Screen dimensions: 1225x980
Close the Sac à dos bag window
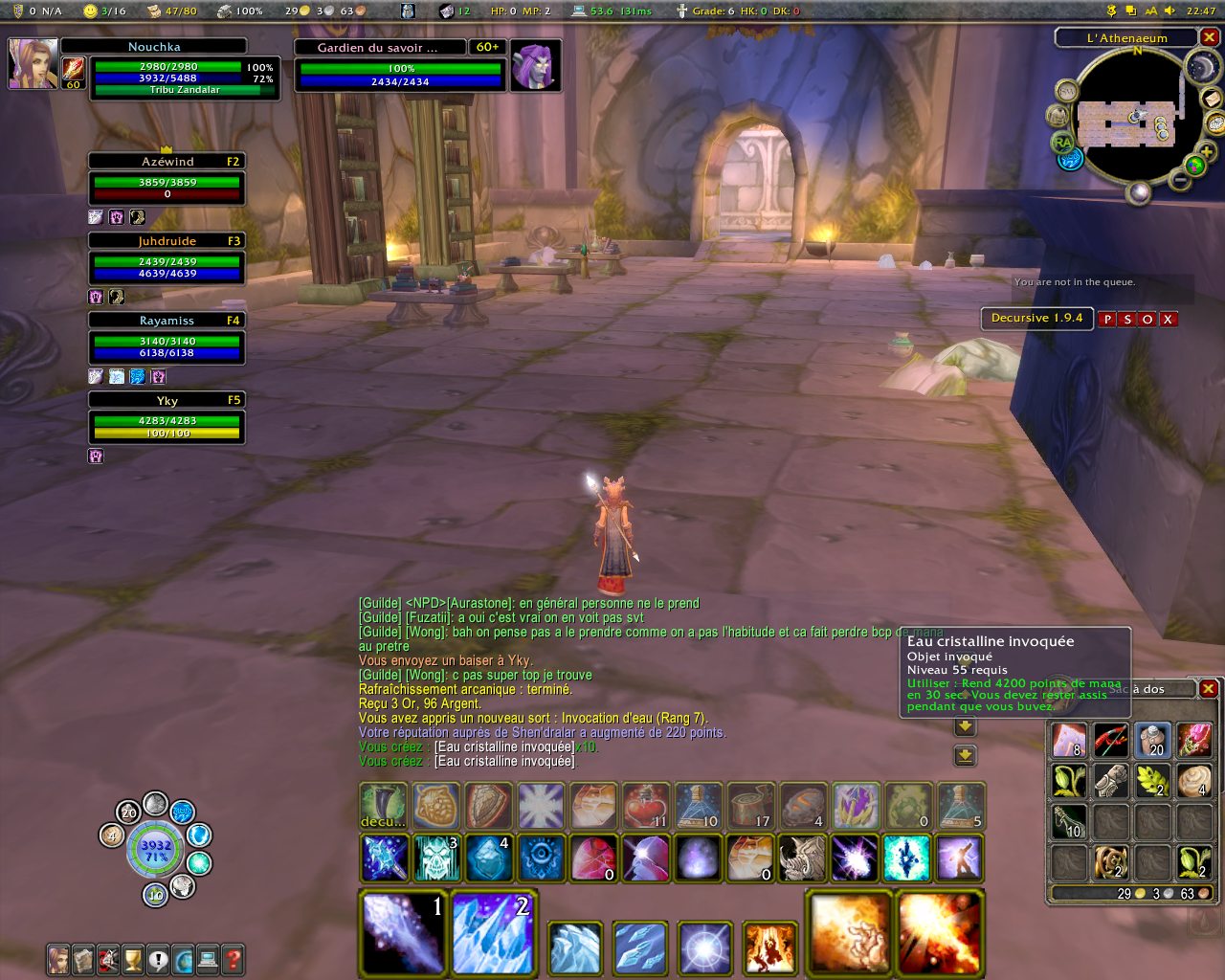tap(1209, 689)
